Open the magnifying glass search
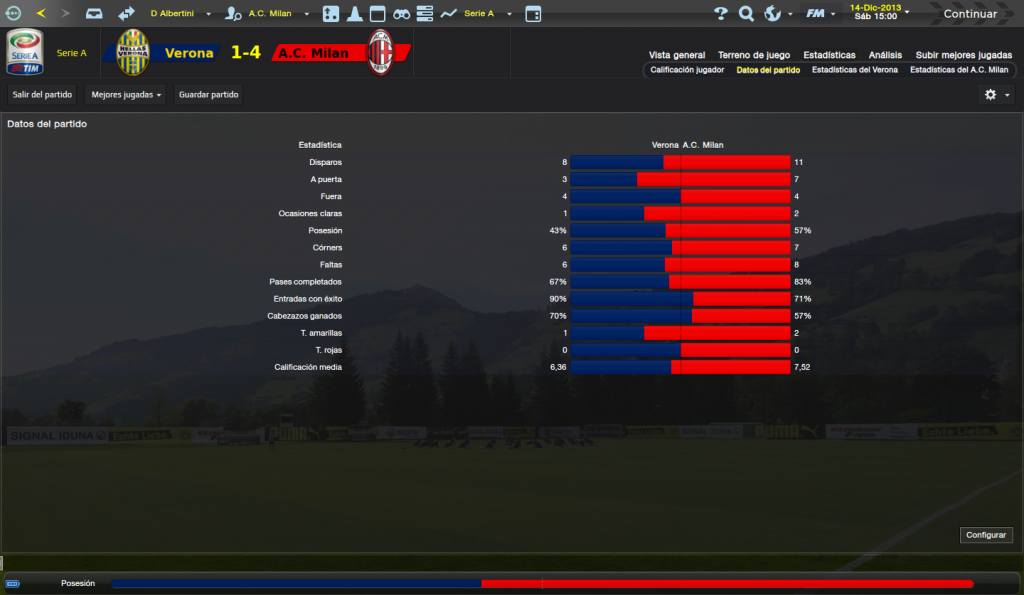This screenshot has width=1024, height=595. pyautogui.click(x=746, y=14)
